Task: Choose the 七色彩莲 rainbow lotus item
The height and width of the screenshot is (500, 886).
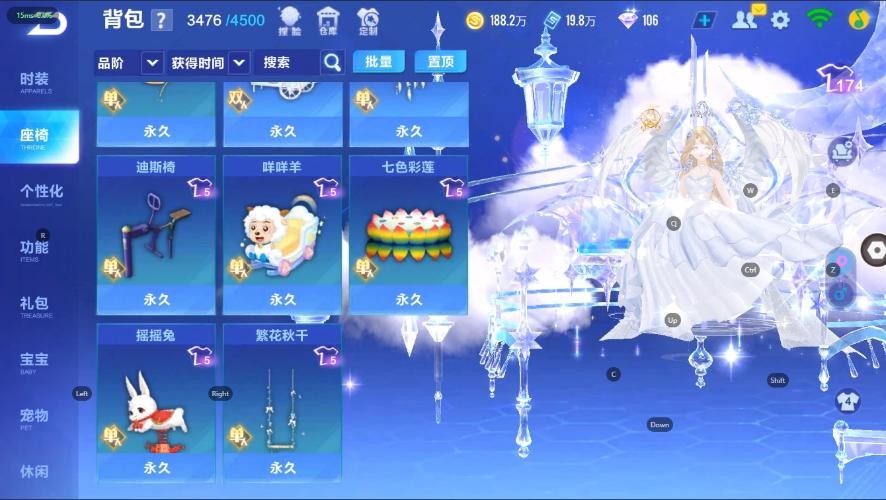Action: [x=408, y=234]
